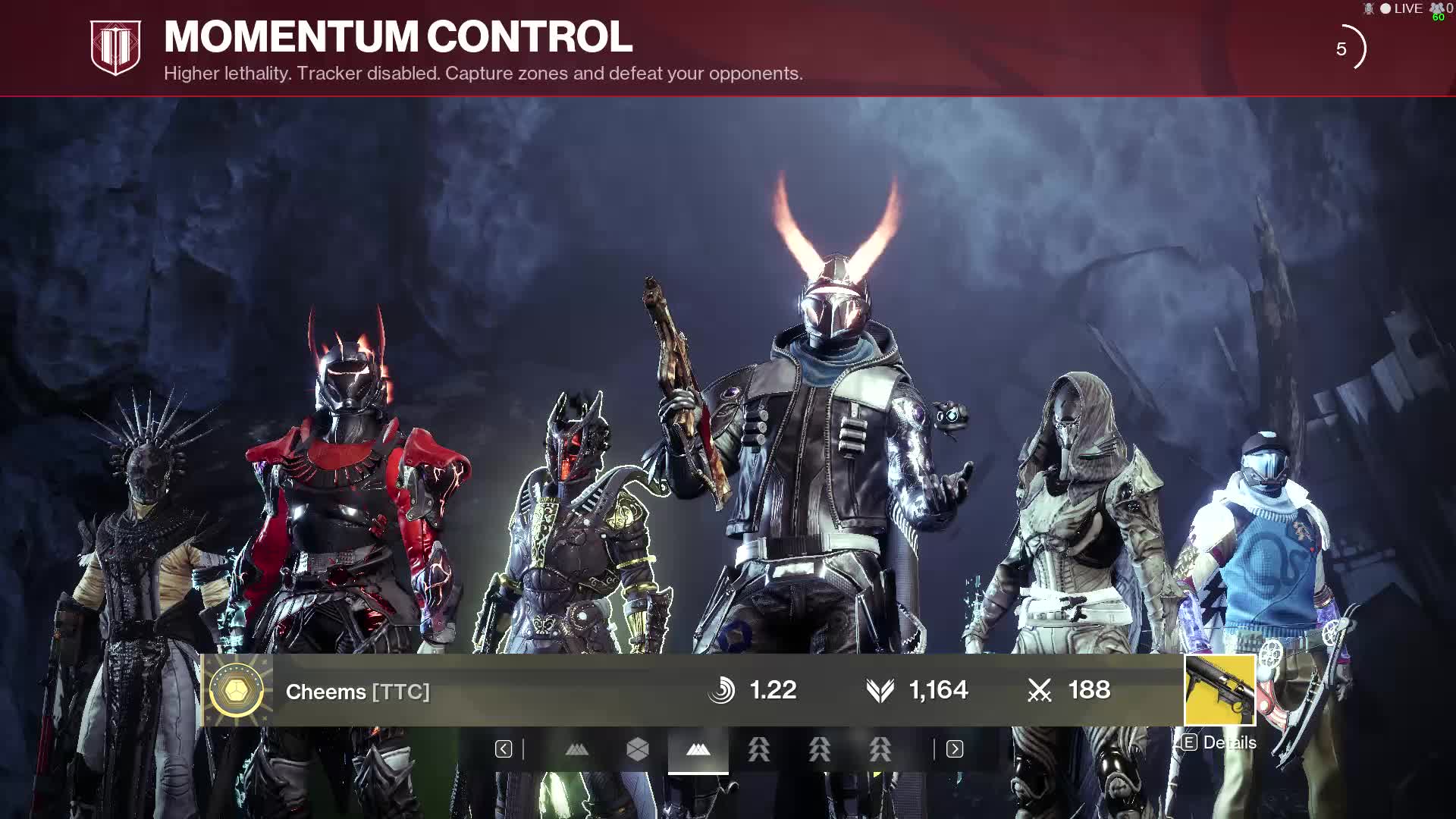The width and height of the screenshot is (1456, 819).
Task: Choose the highlighted Warlock player tab
Action: click(698, 750)
